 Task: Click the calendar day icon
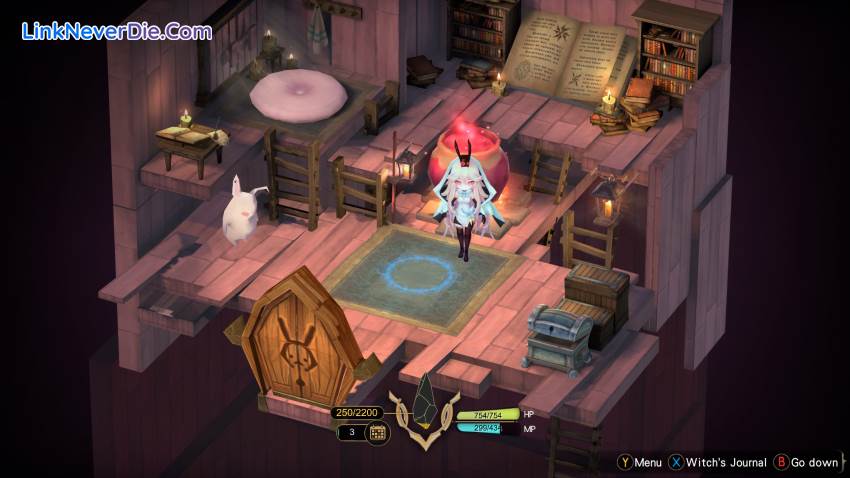pos(378,433)
